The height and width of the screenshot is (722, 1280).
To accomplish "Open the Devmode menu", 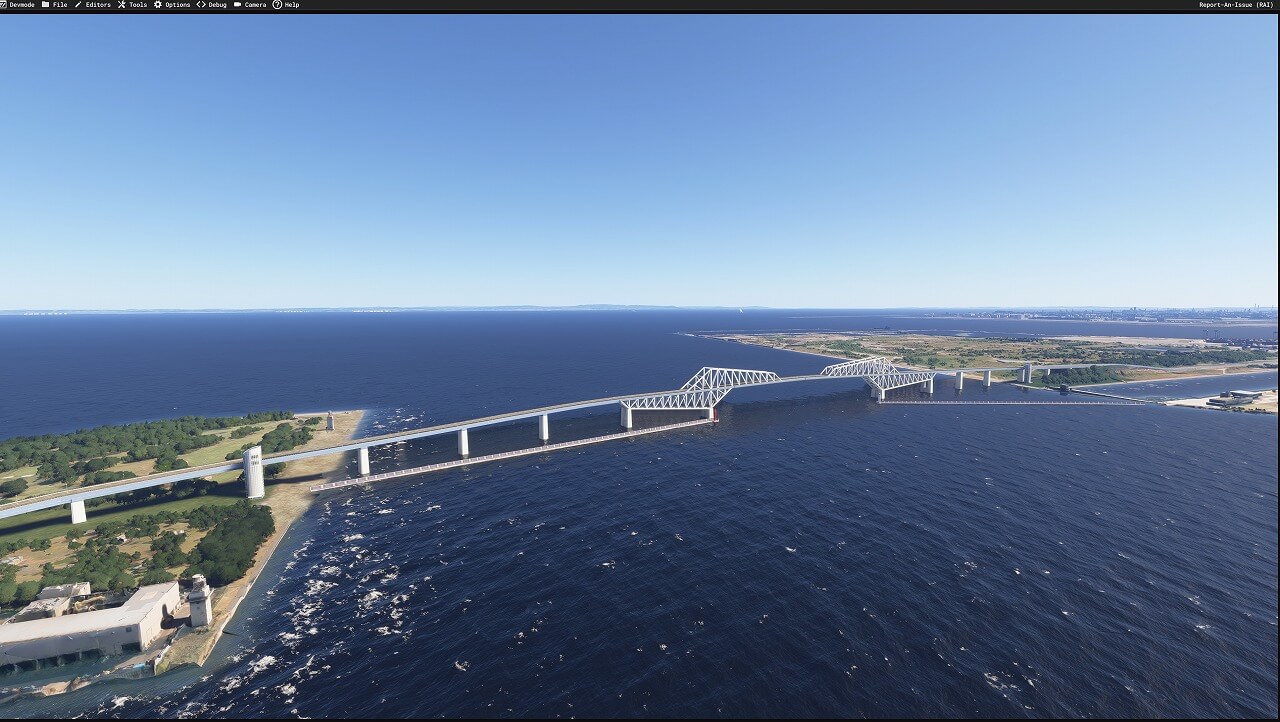I will point(18,5).
